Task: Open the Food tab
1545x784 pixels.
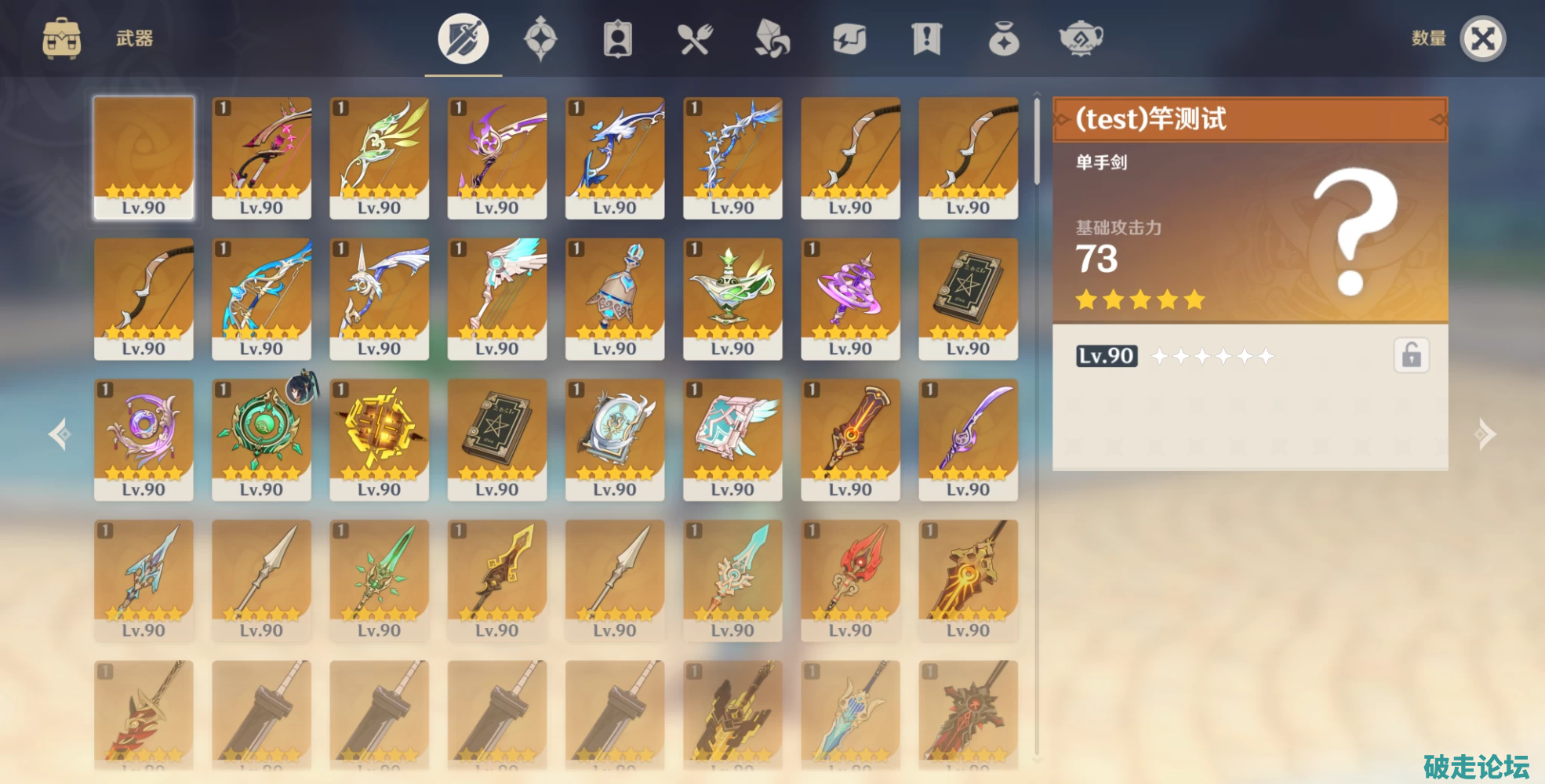Action: pos(695,38)
